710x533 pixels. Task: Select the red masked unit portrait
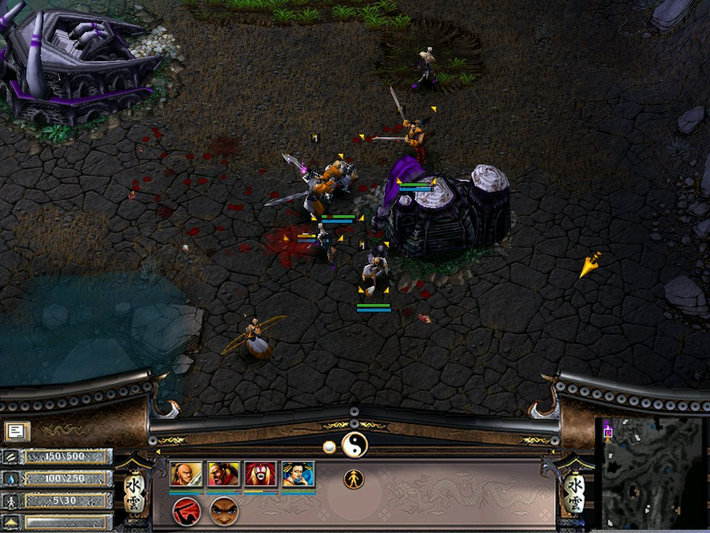click(x=260, y=474)
